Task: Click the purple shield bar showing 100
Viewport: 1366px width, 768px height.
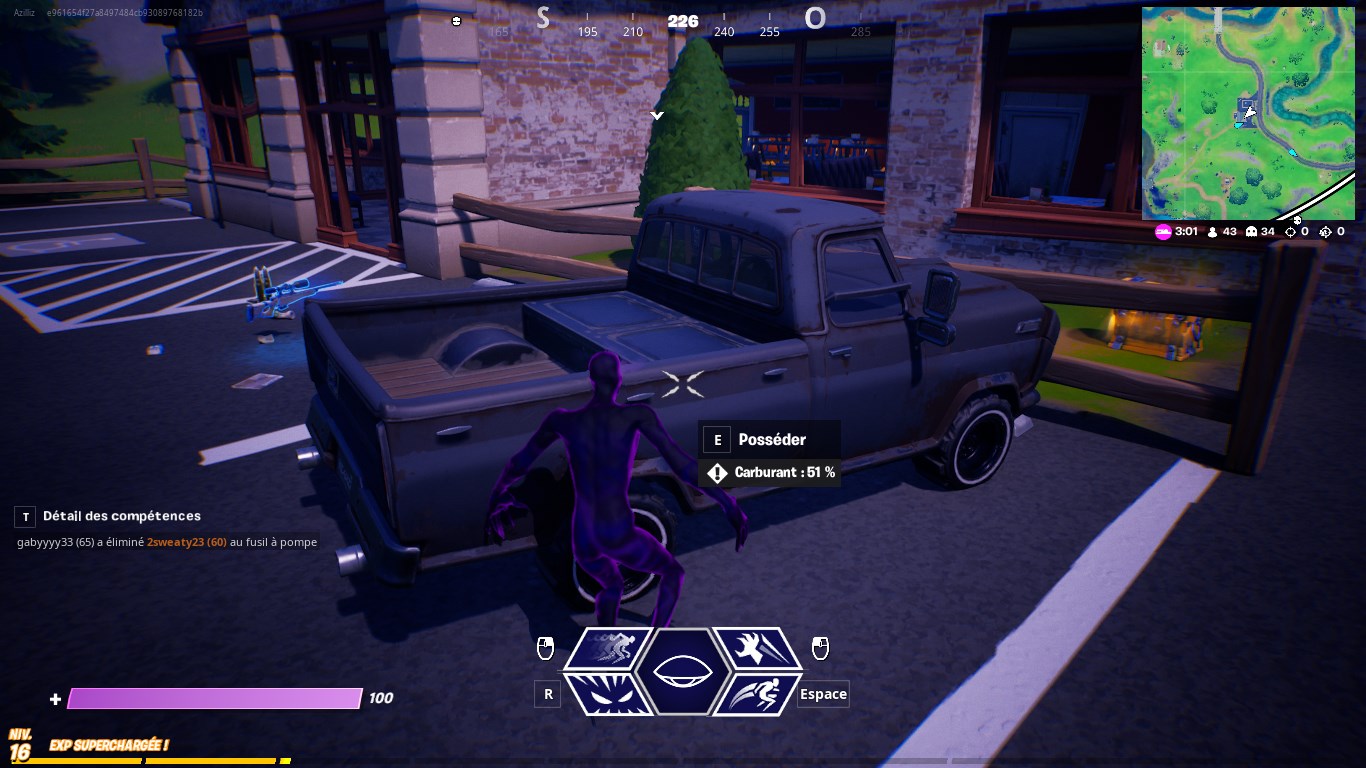Action: pyautogui.click(x=213, y=697)
